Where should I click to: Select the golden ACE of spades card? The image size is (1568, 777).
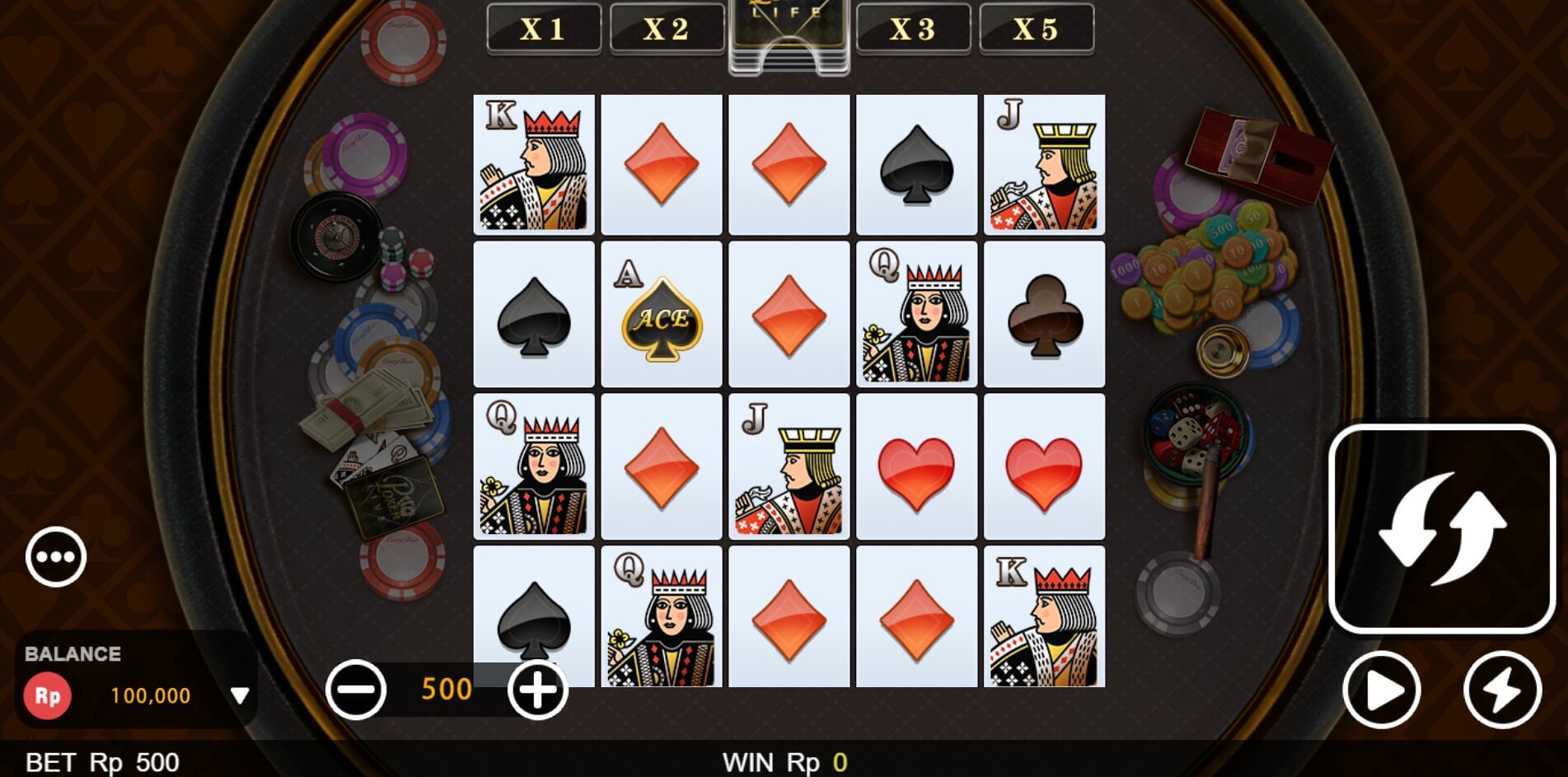click(660, 314)
